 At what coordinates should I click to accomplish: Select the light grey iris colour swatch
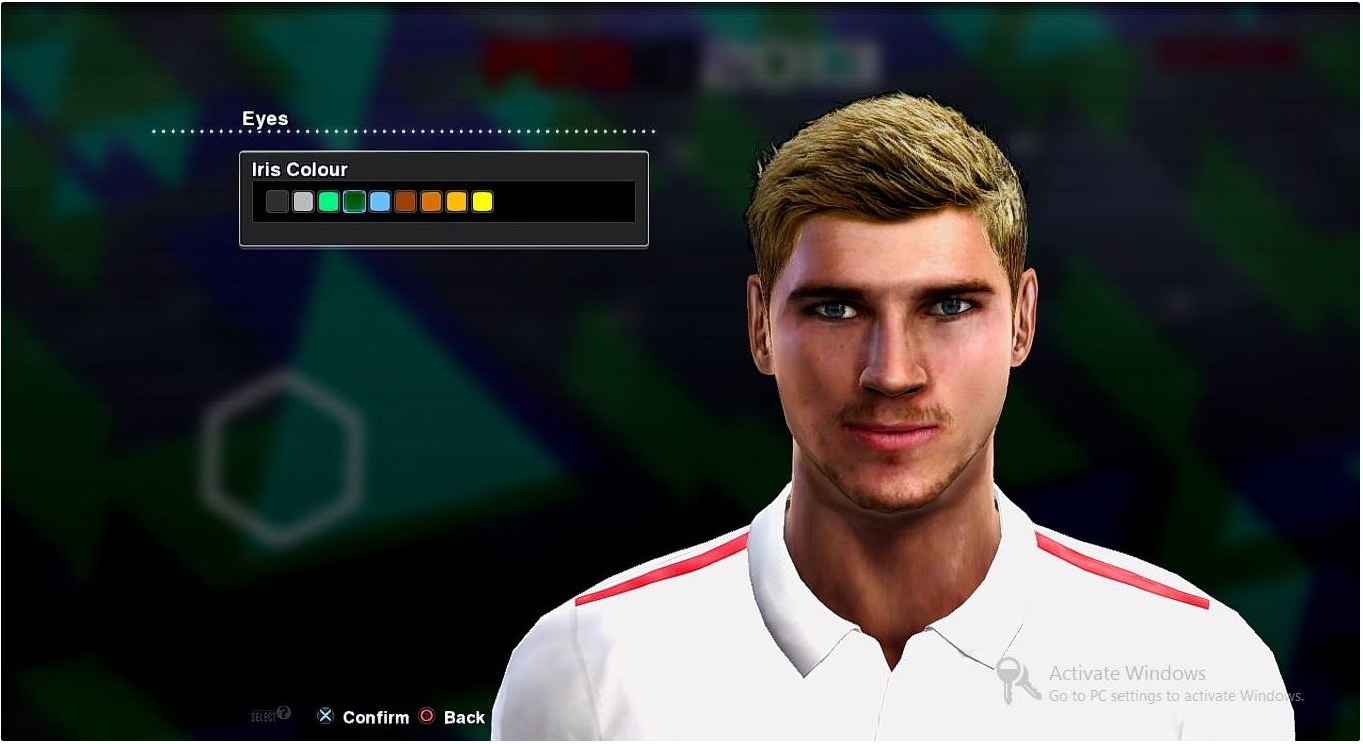coord(301,201)
